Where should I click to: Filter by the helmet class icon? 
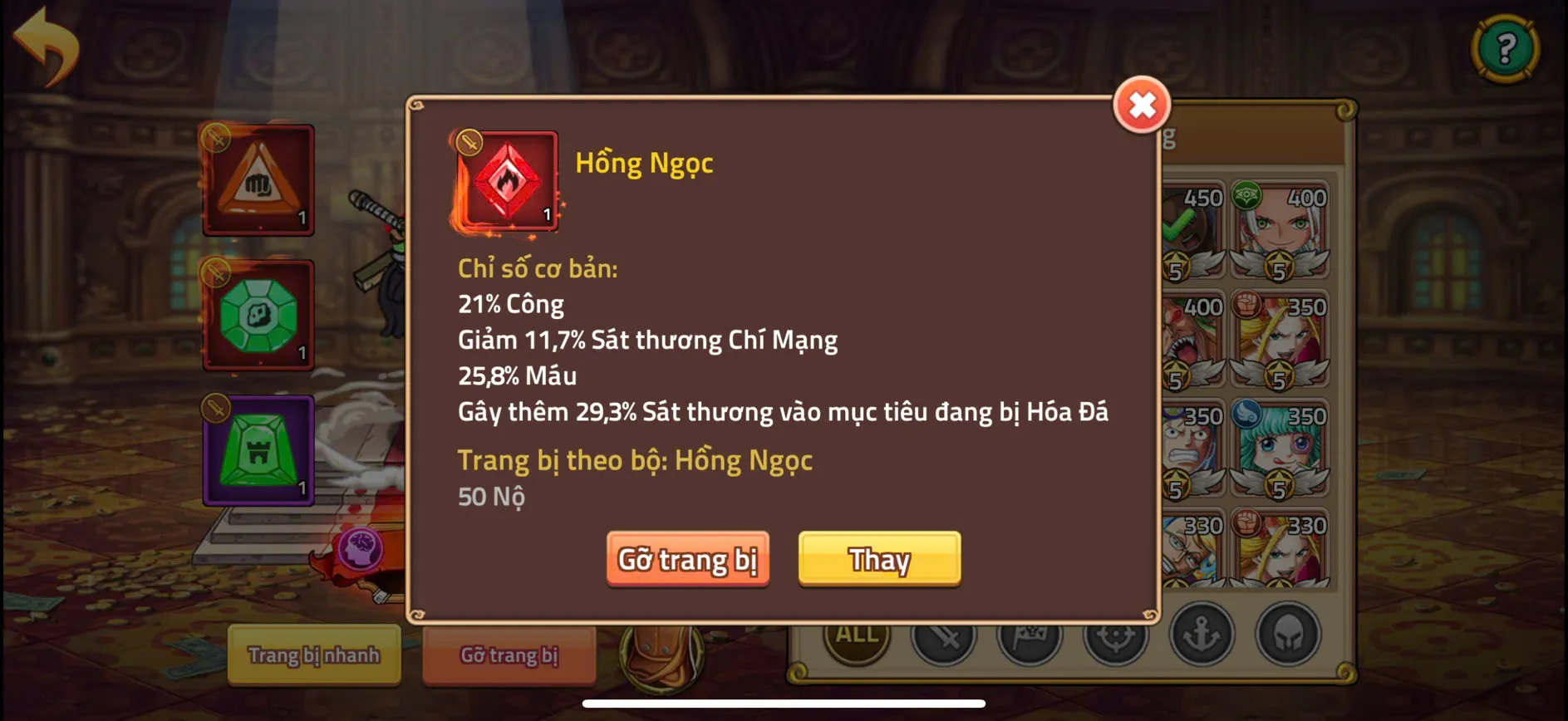[1288, 635]
